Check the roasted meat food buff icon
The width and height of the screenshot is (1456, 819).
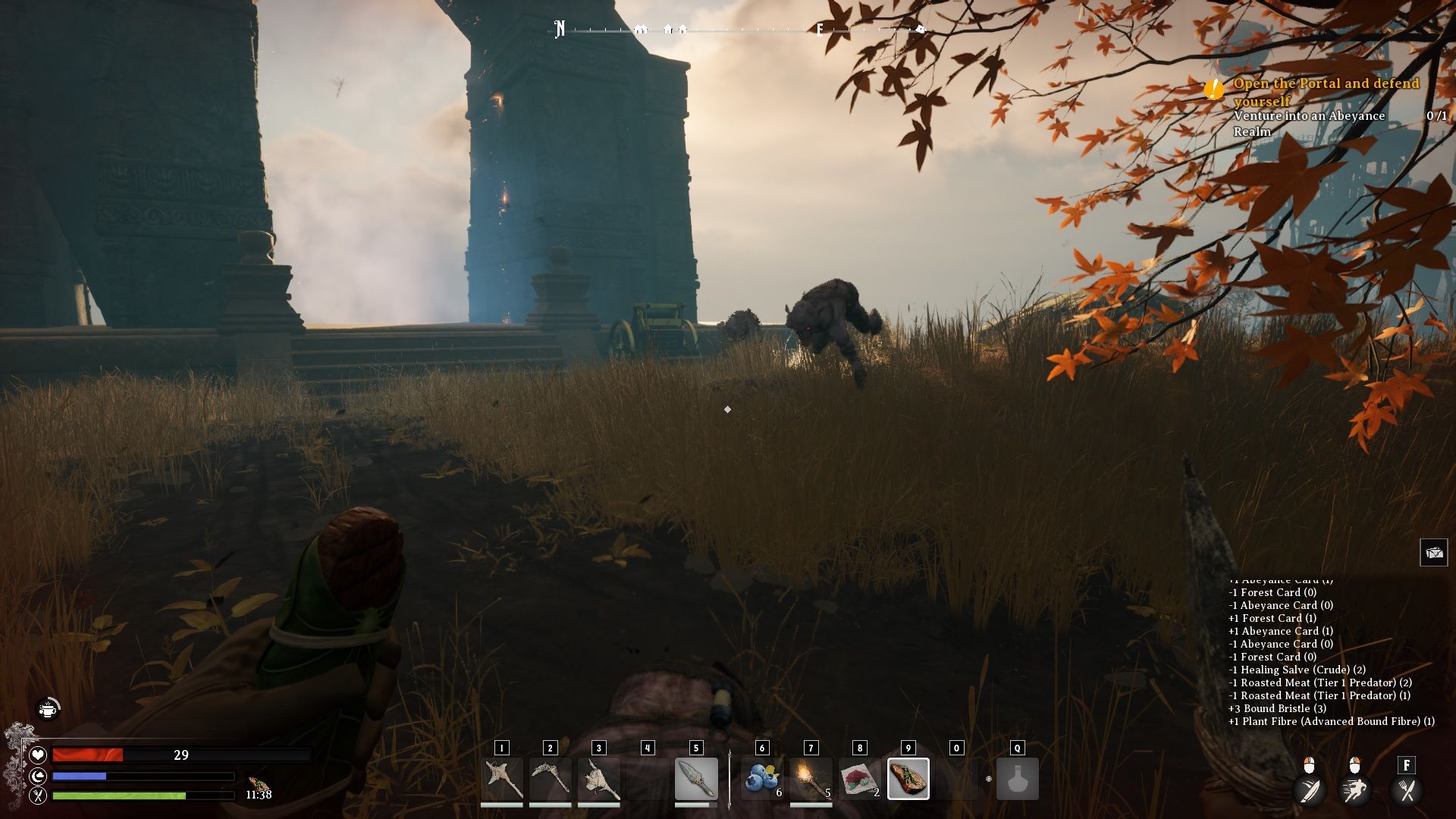pyautogui.click(x=258, y=783)
